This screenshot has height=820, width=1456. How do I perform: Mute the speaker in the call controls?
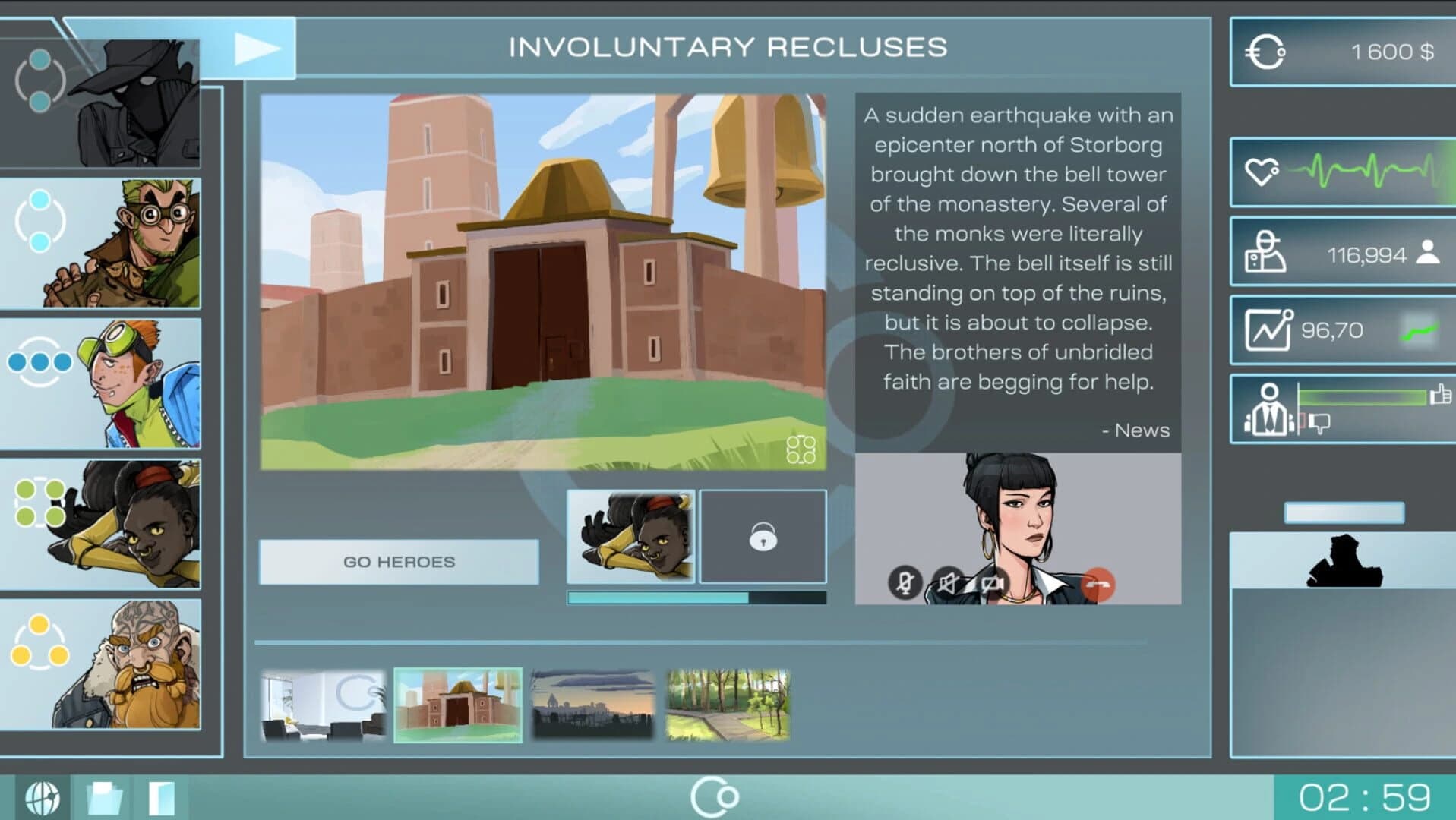pos(947,583)
